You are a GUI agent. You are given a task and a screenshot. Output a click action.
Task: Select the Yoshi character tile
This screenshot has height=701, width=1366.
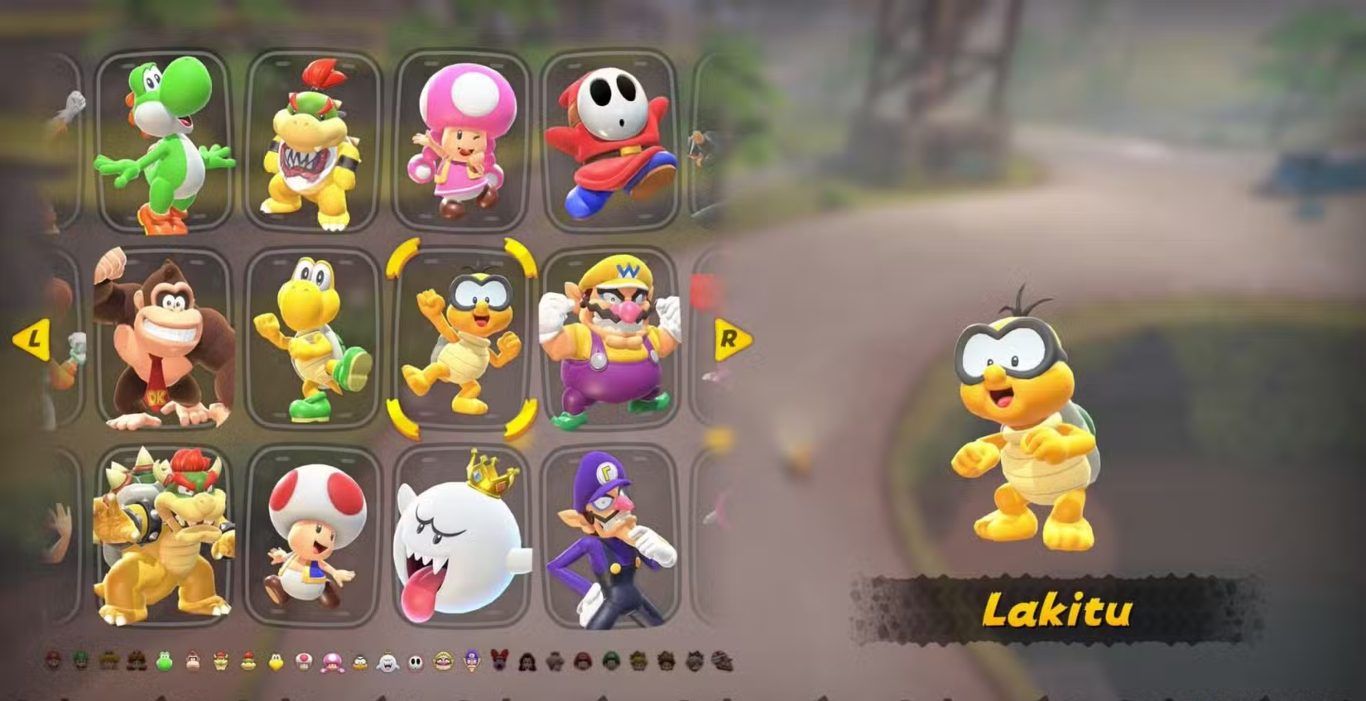tap(164, 140)
